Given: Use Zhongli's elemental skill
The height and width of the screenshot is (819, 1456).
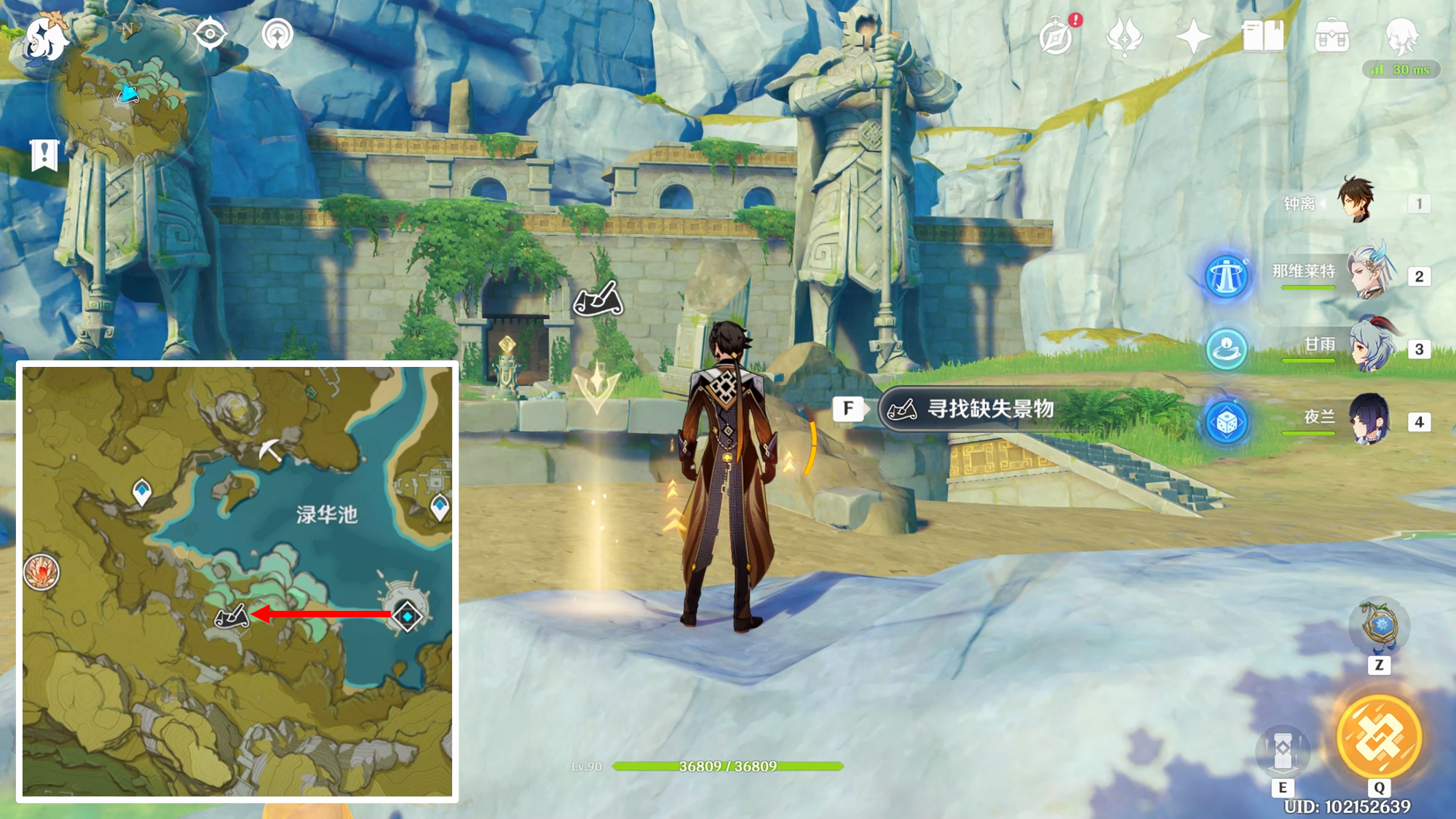Looking at the screenshot, I should point(1283,750).
